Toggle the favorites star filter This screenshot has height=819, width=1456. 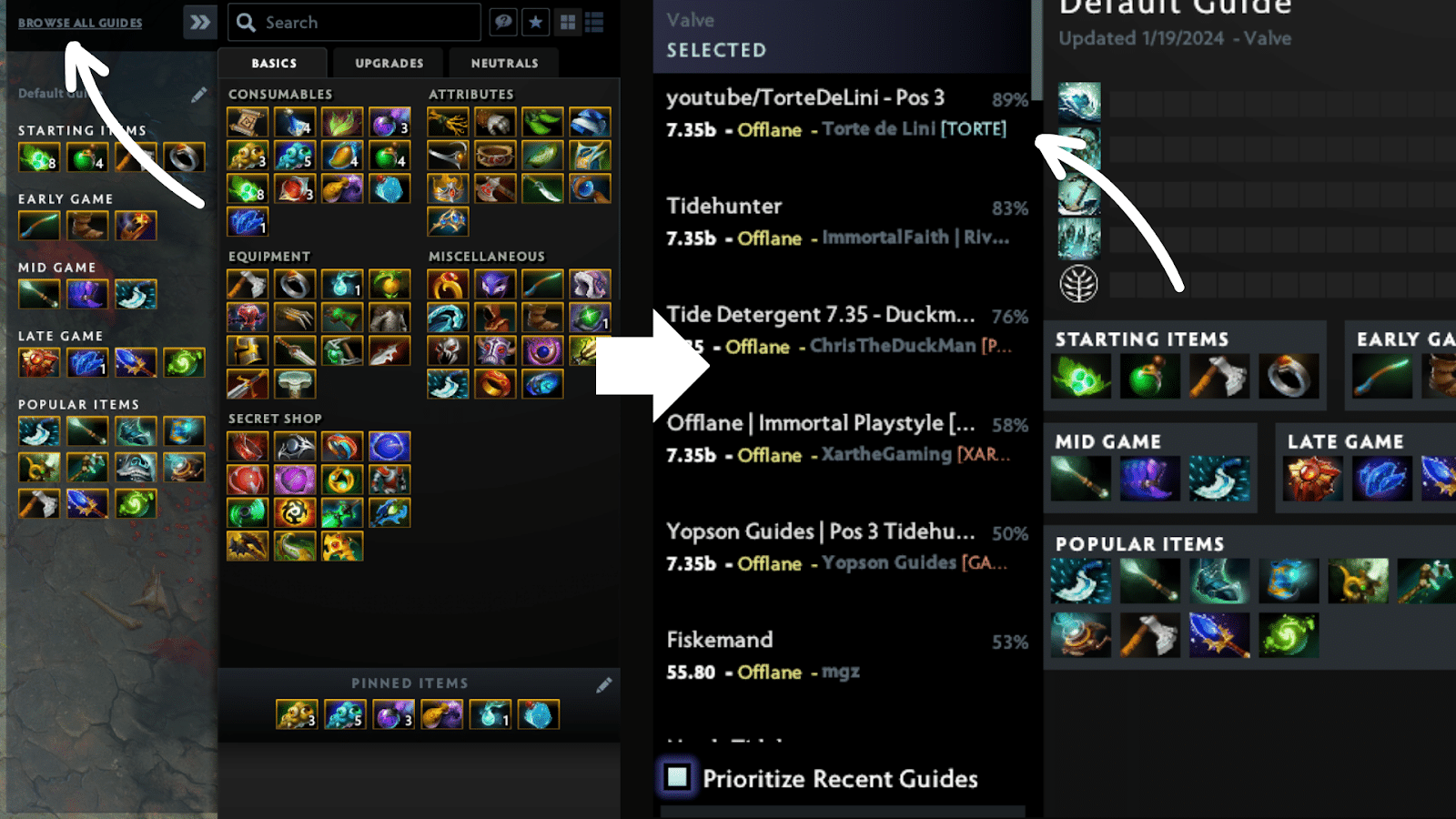click(536, 22)
